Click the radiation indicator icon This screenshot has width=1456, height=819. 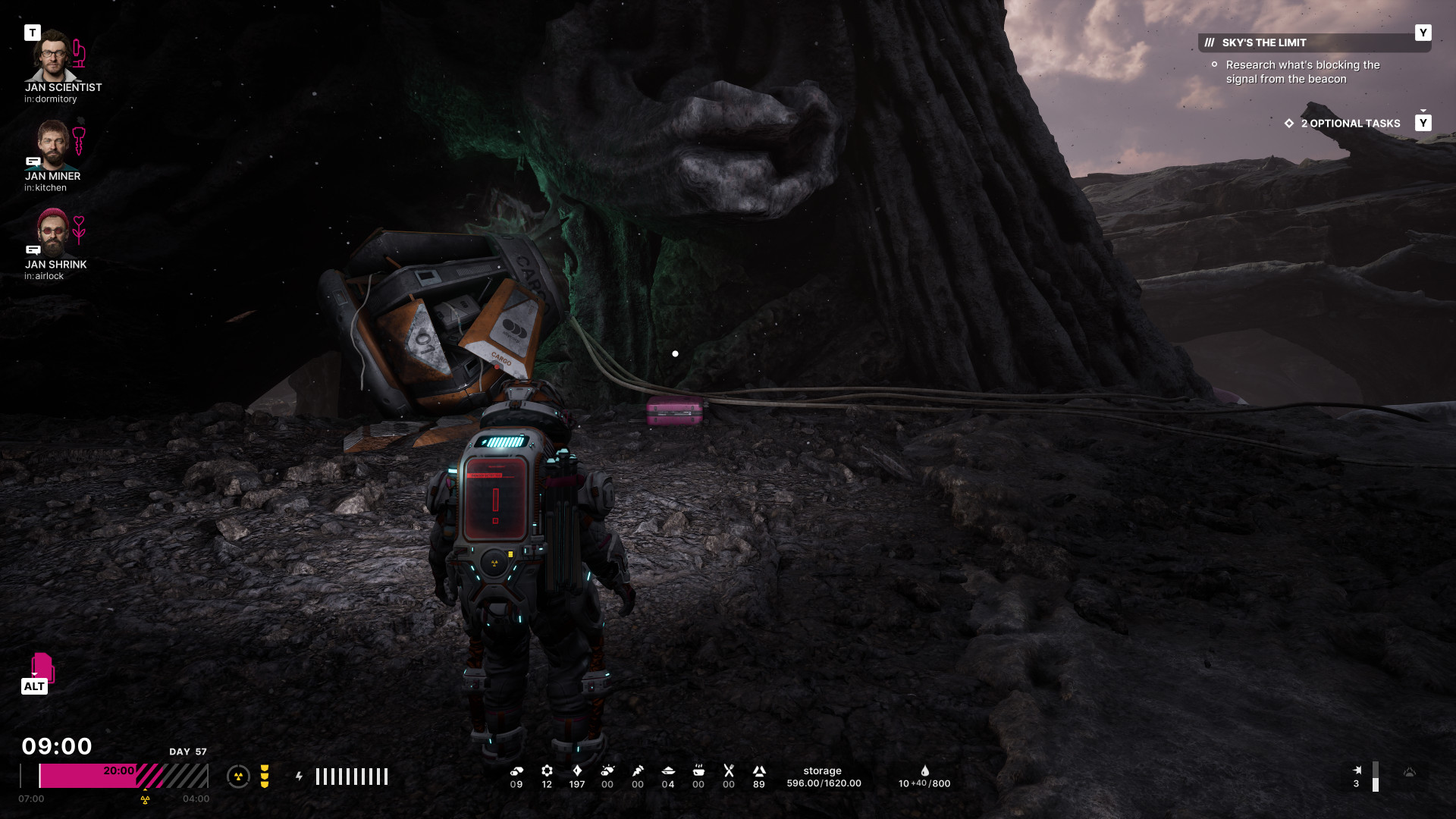point(238,777)
